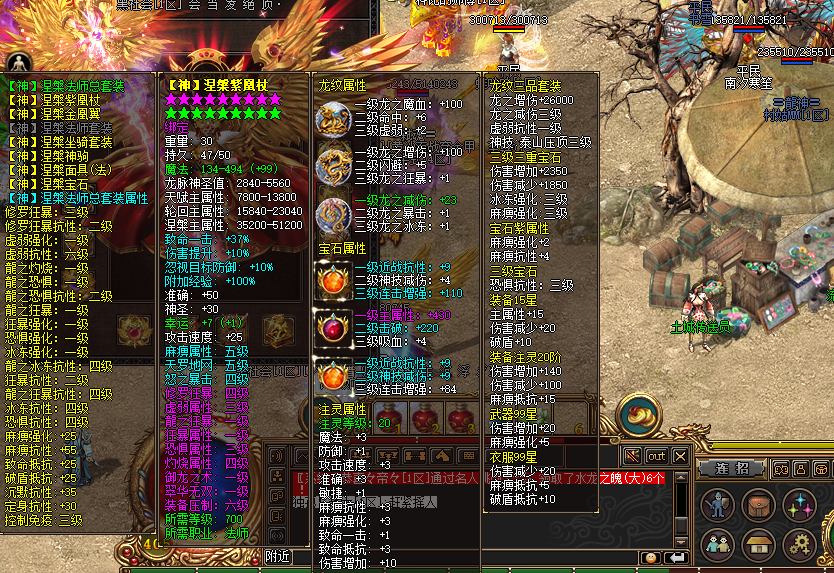This screenshot has height=573, width=834.
Task: Use the red potion in slot 3
Action: click(461, 419)
